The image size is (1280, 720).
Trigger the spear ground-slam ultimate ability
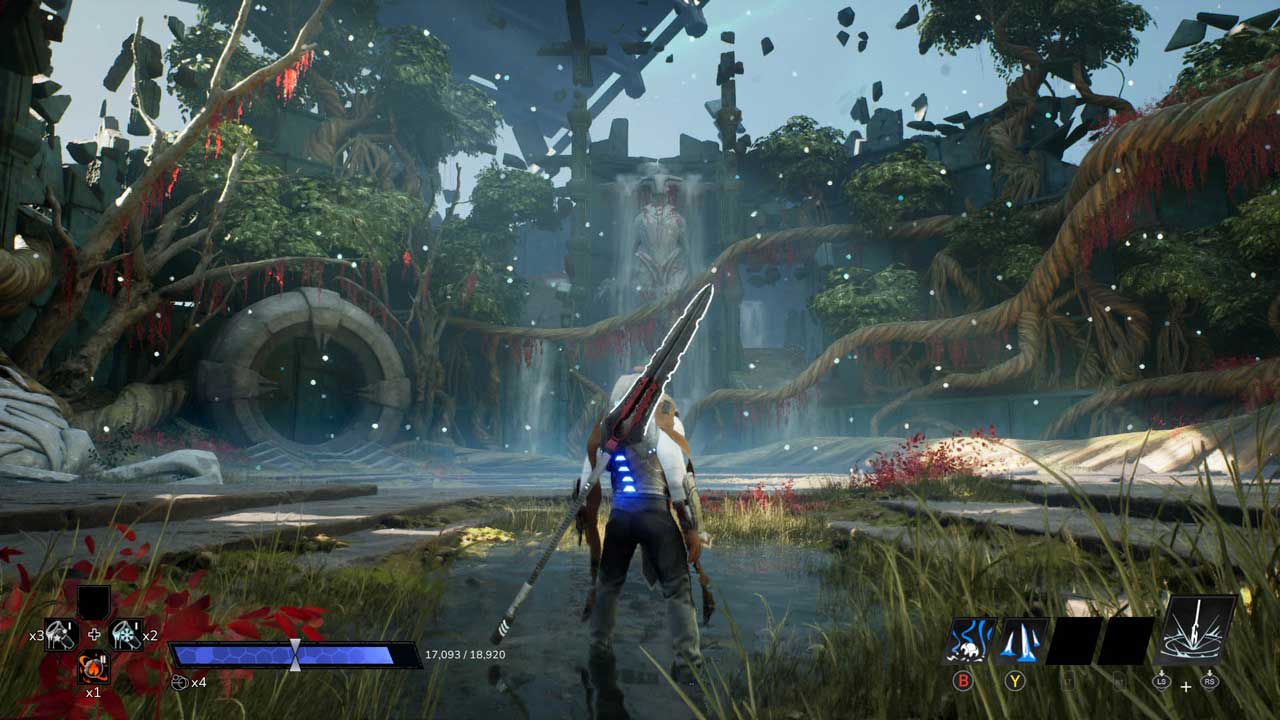coord(1197,630)
